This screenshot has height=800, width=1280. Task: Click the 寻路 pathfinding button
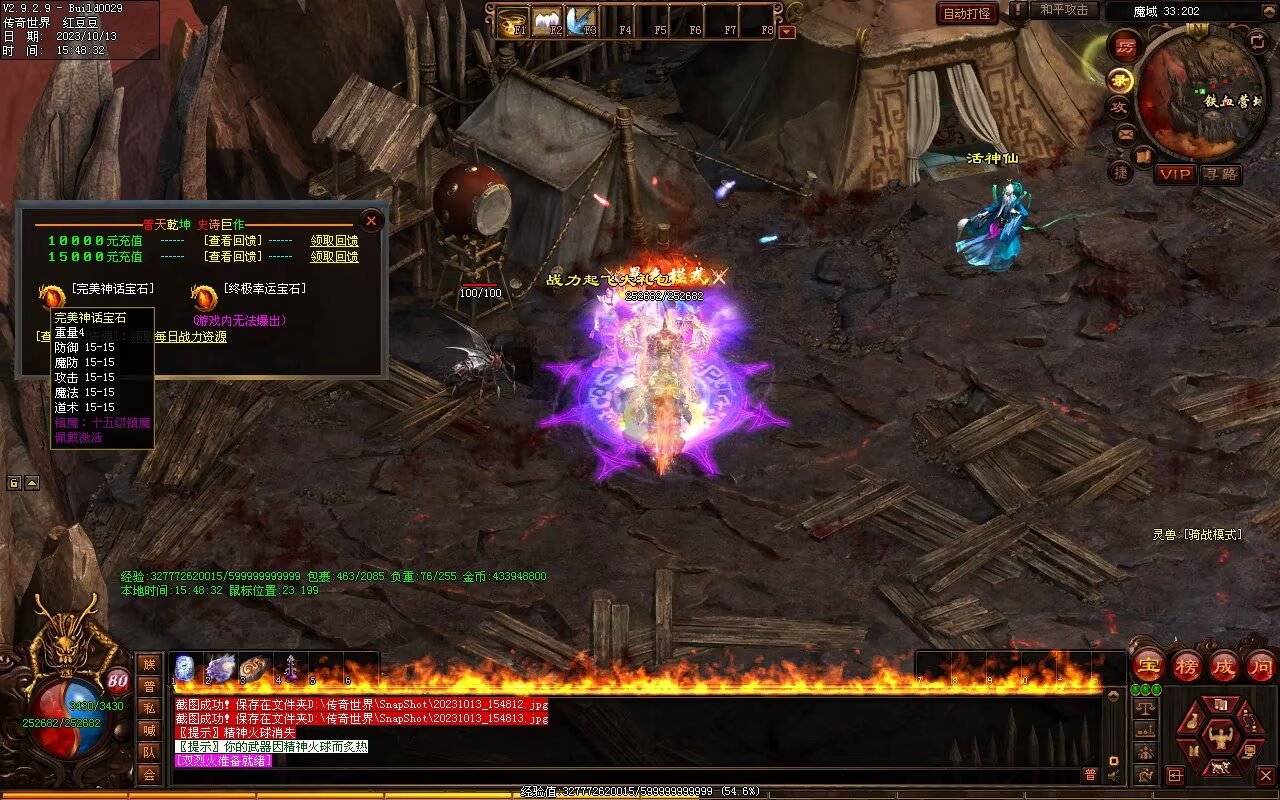[1220, 174]
